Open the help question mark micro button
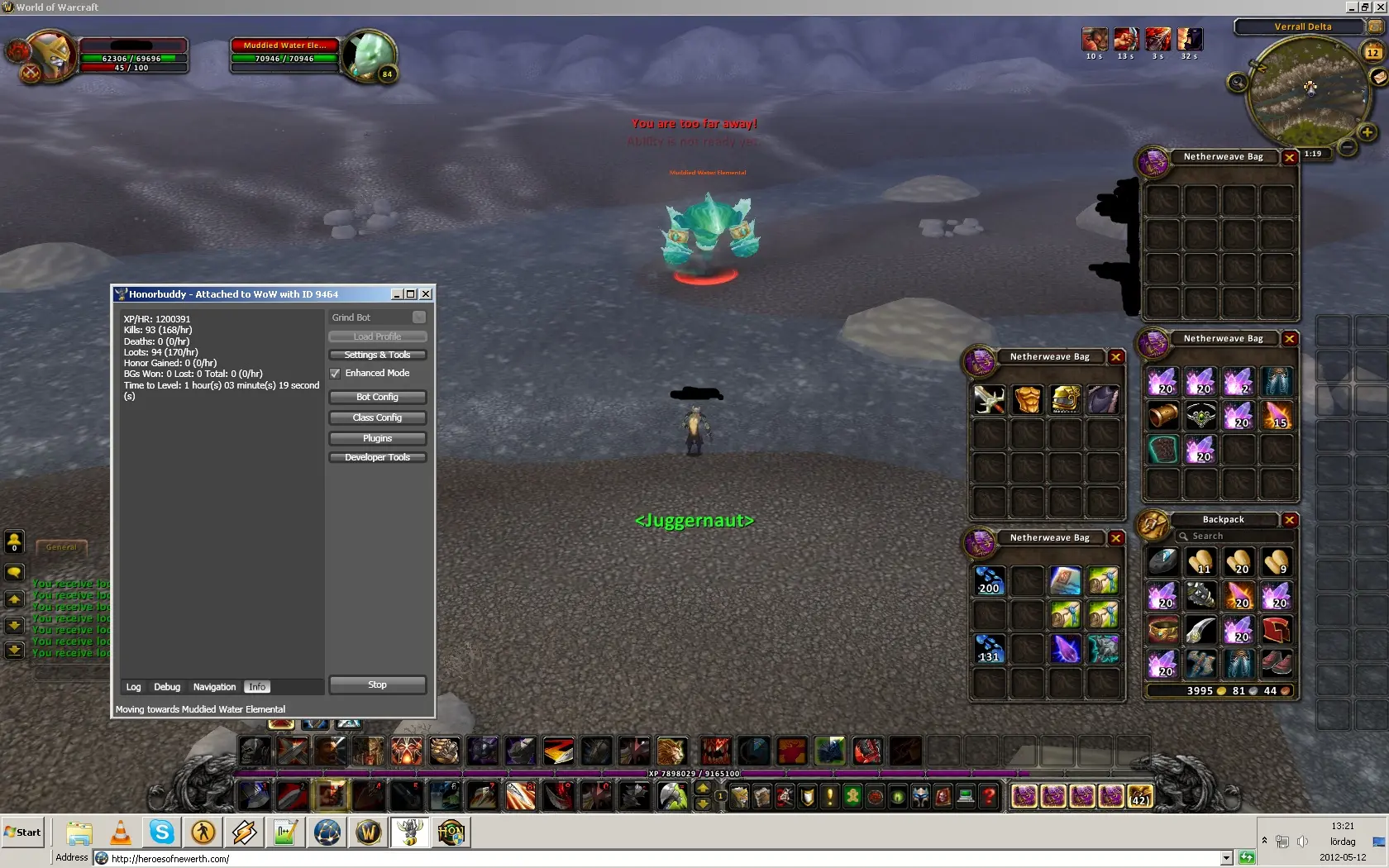1389x868 pixels. (989, 796)
